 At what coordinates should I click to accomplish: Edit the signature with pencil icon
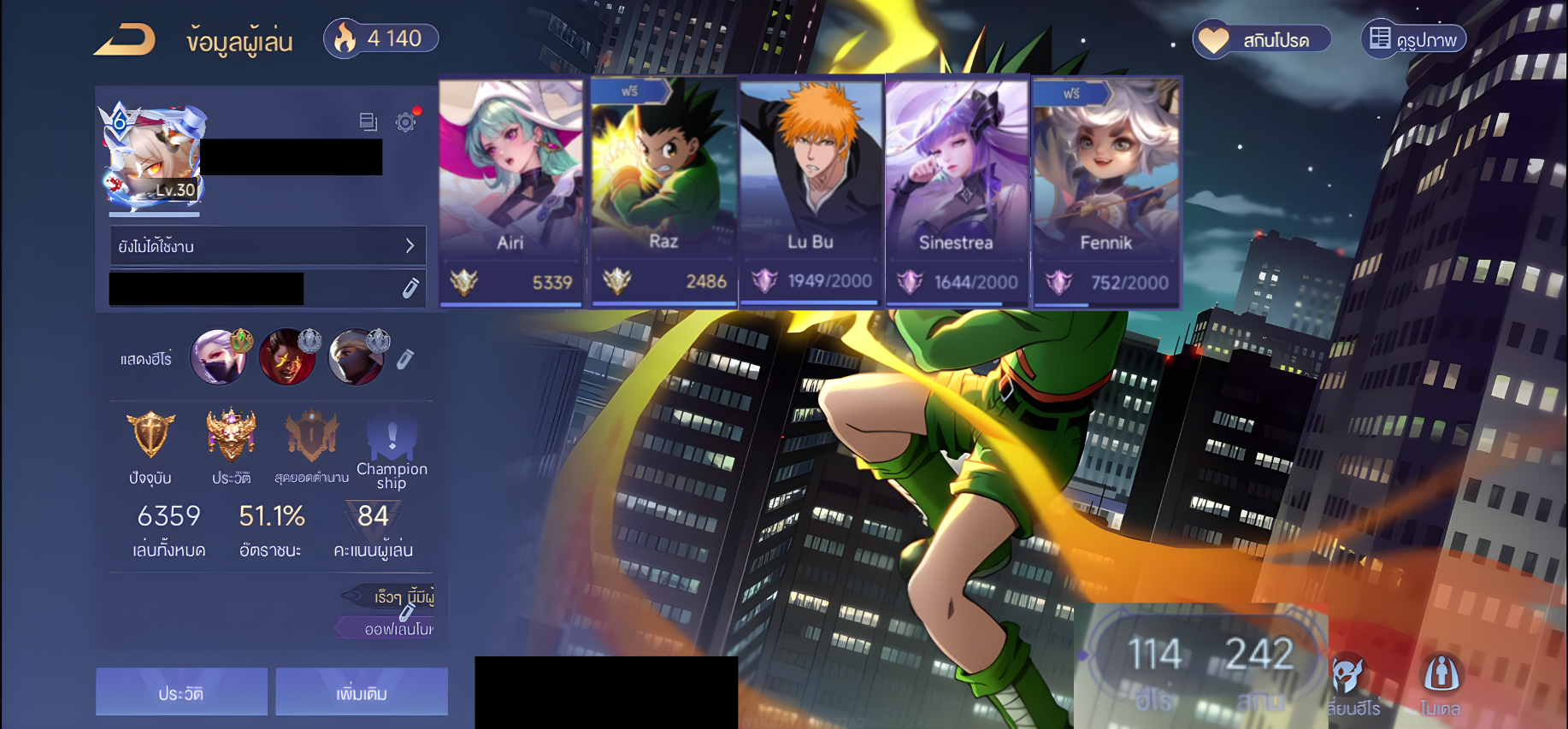(410, 288)
